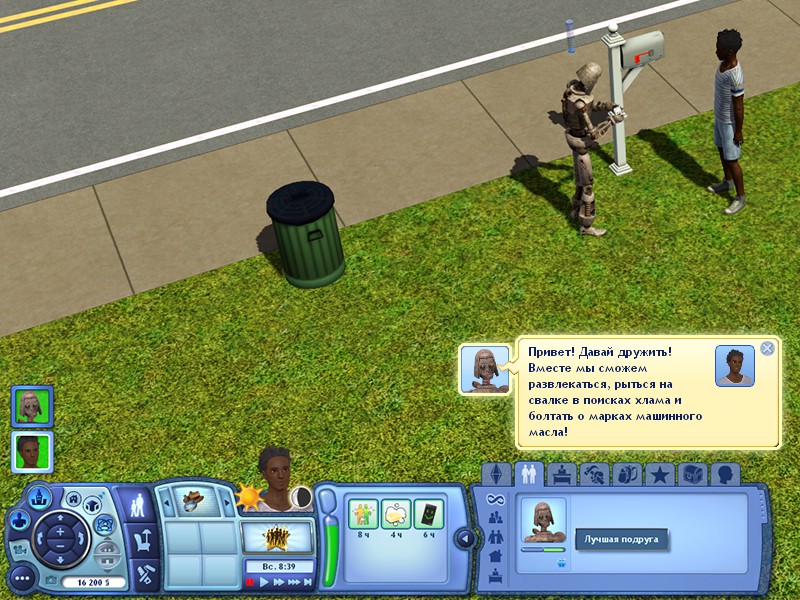
Task: Select the robot best friend relationship portrait
Action: tap(544, 521)
